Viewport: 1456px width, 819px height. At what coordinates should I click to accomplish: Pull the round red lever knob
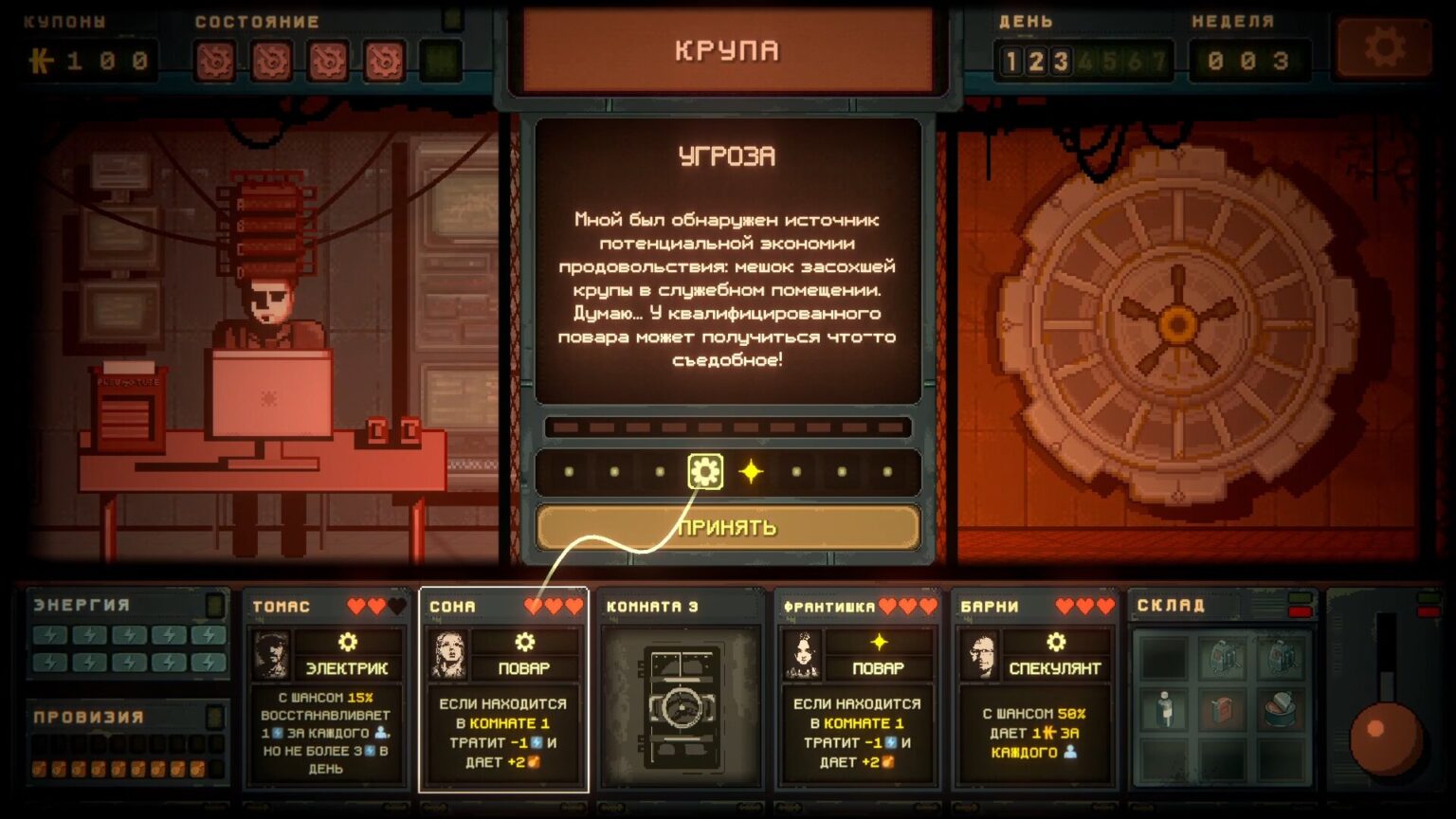pyautogui.click(x=1385, y=736)
